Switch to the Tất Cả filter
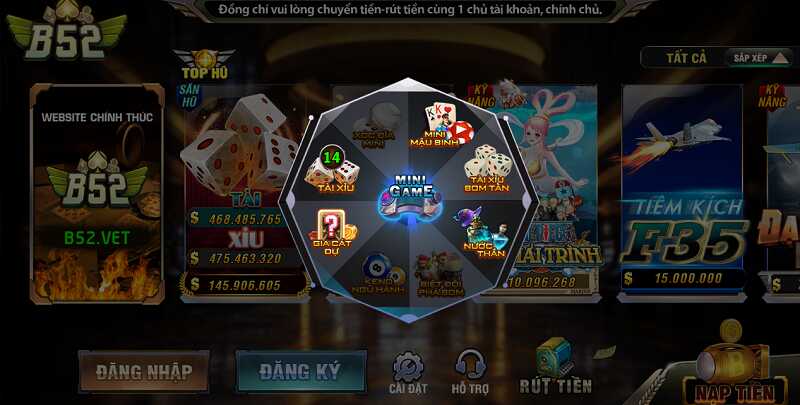The width and height of the screenshot is (800, 405). point(686,57)
